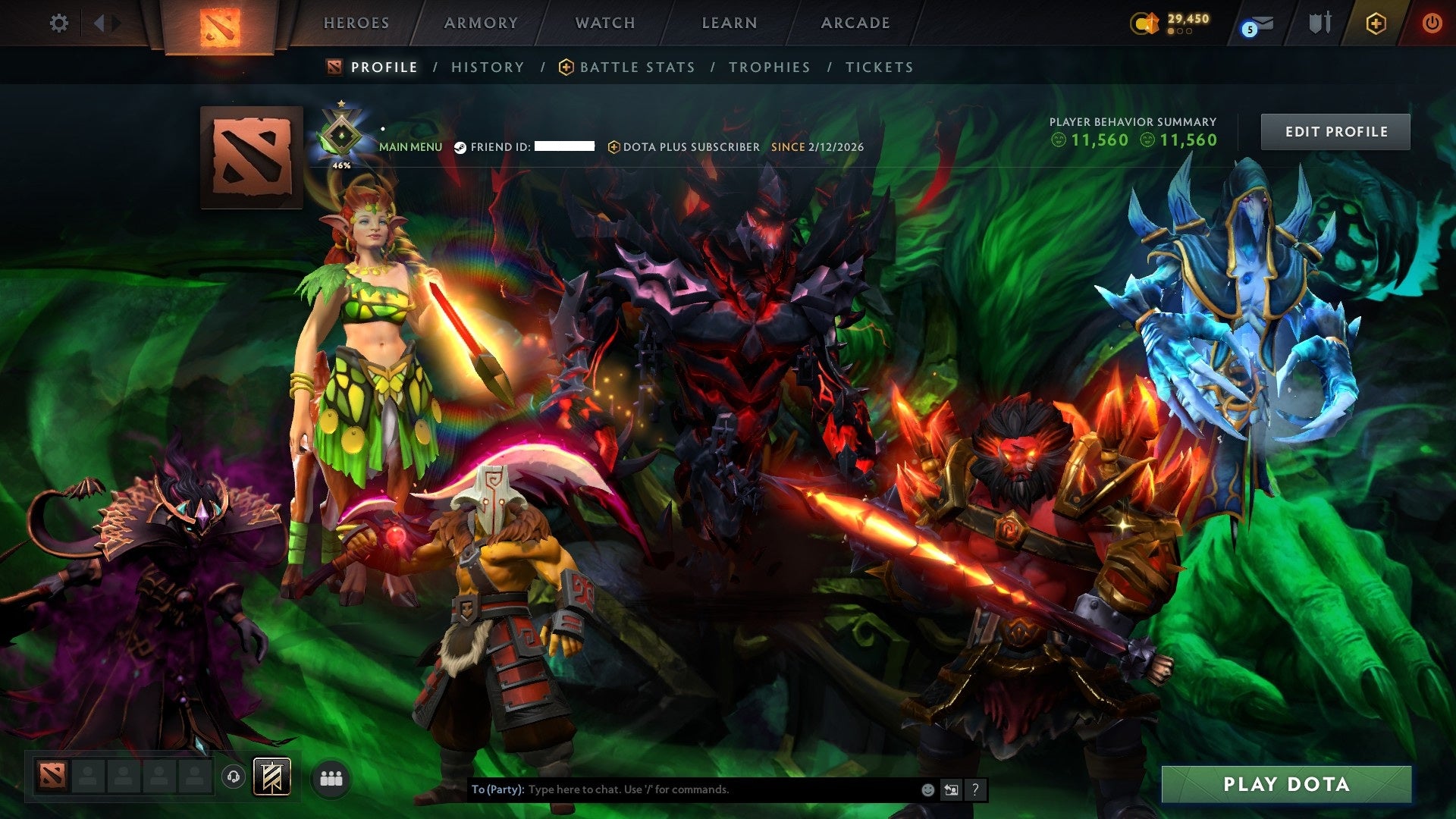Switch to the HISTORY tab
1456x819 pixels.
coord(487,67)
